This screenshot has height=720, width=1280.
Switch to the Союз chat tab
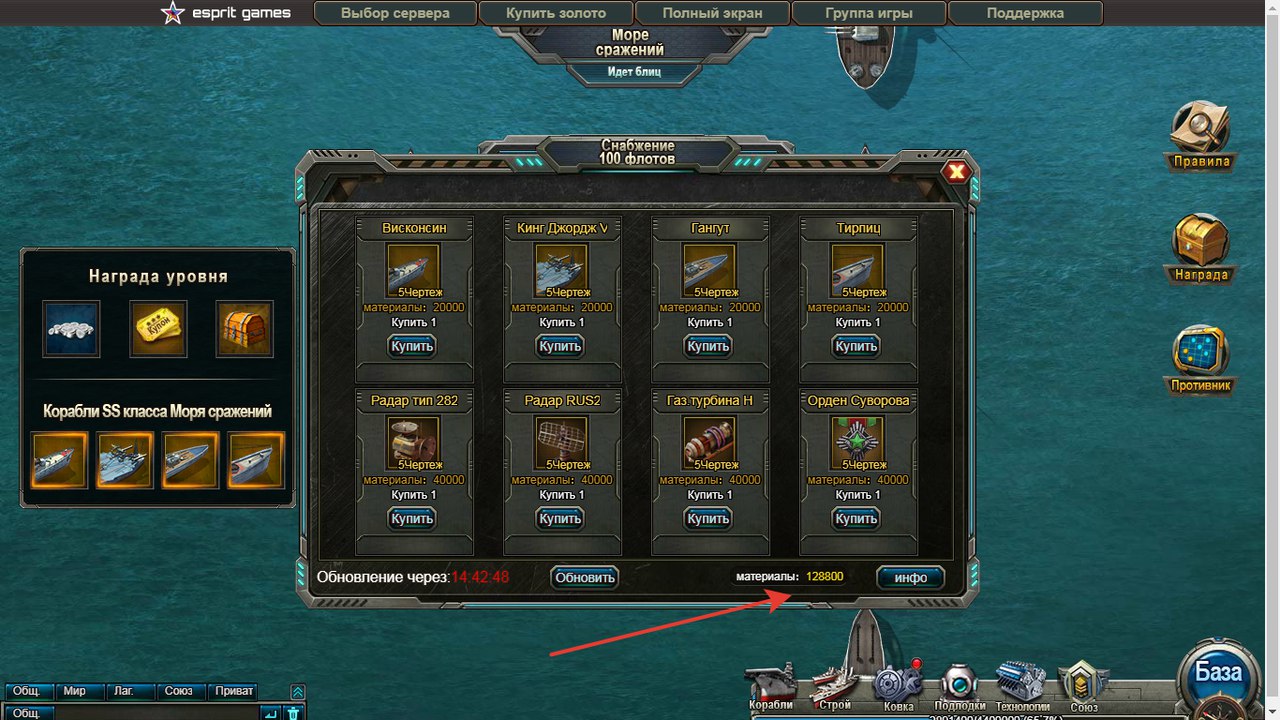pos(179,691)
